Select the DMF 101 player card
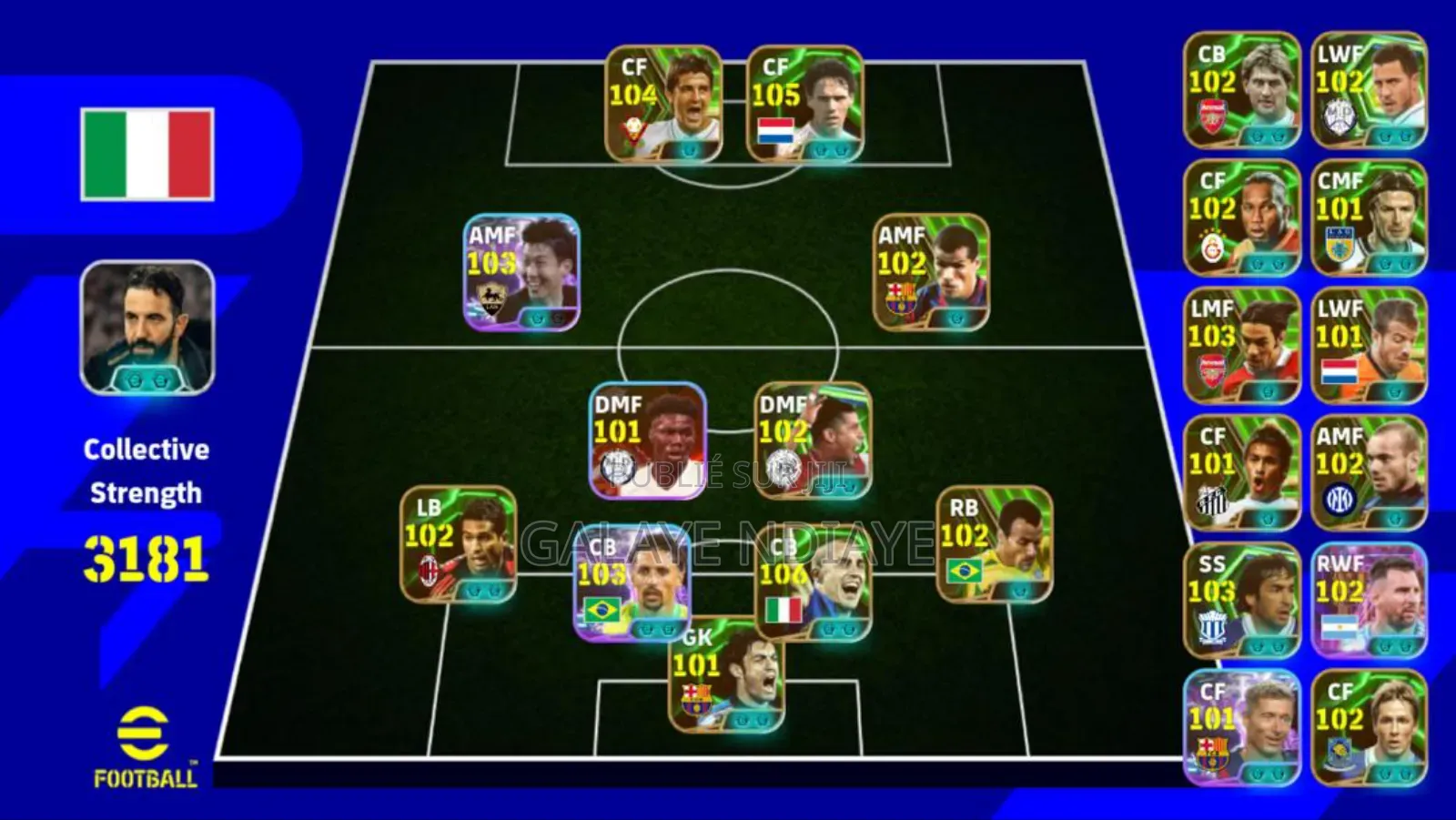Viewport: 1456px width, 820px height. (x=647, y=440)
